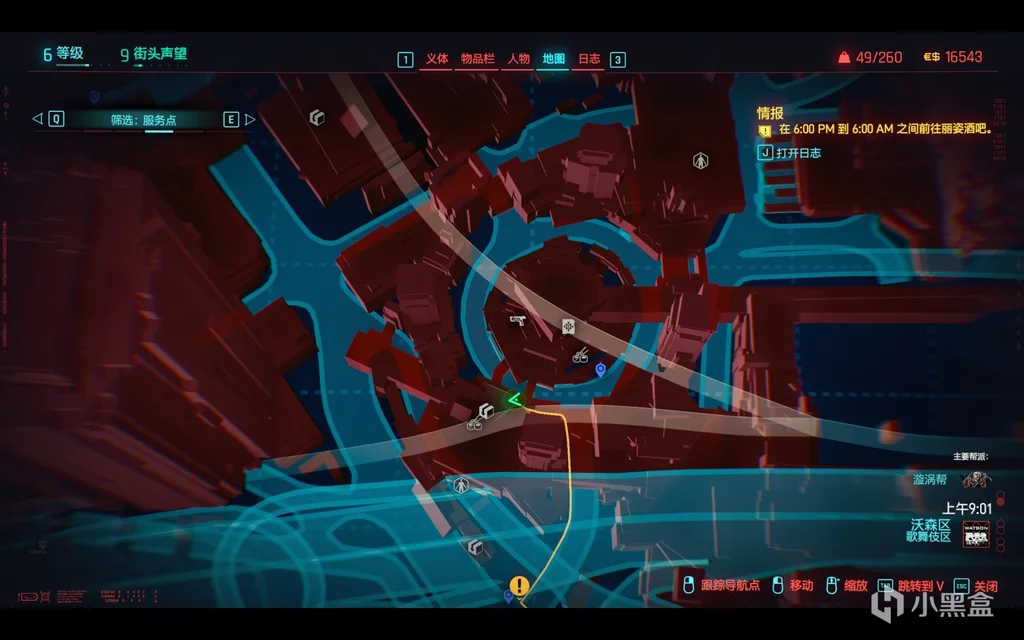
Task: Click the right arrow of the map filter
Action: [x=250, y=119]
